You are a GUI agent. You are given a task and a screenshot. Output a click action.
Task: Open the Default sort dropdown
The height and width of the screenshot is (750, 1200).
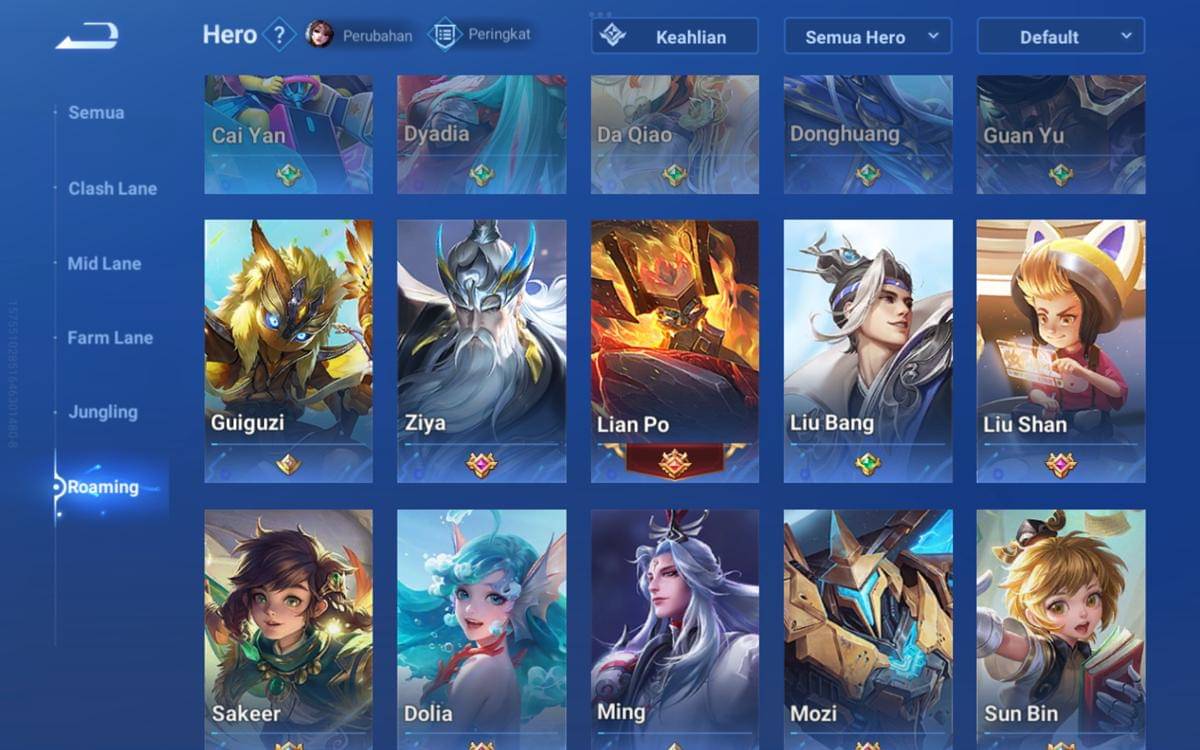click(1060, 37)
